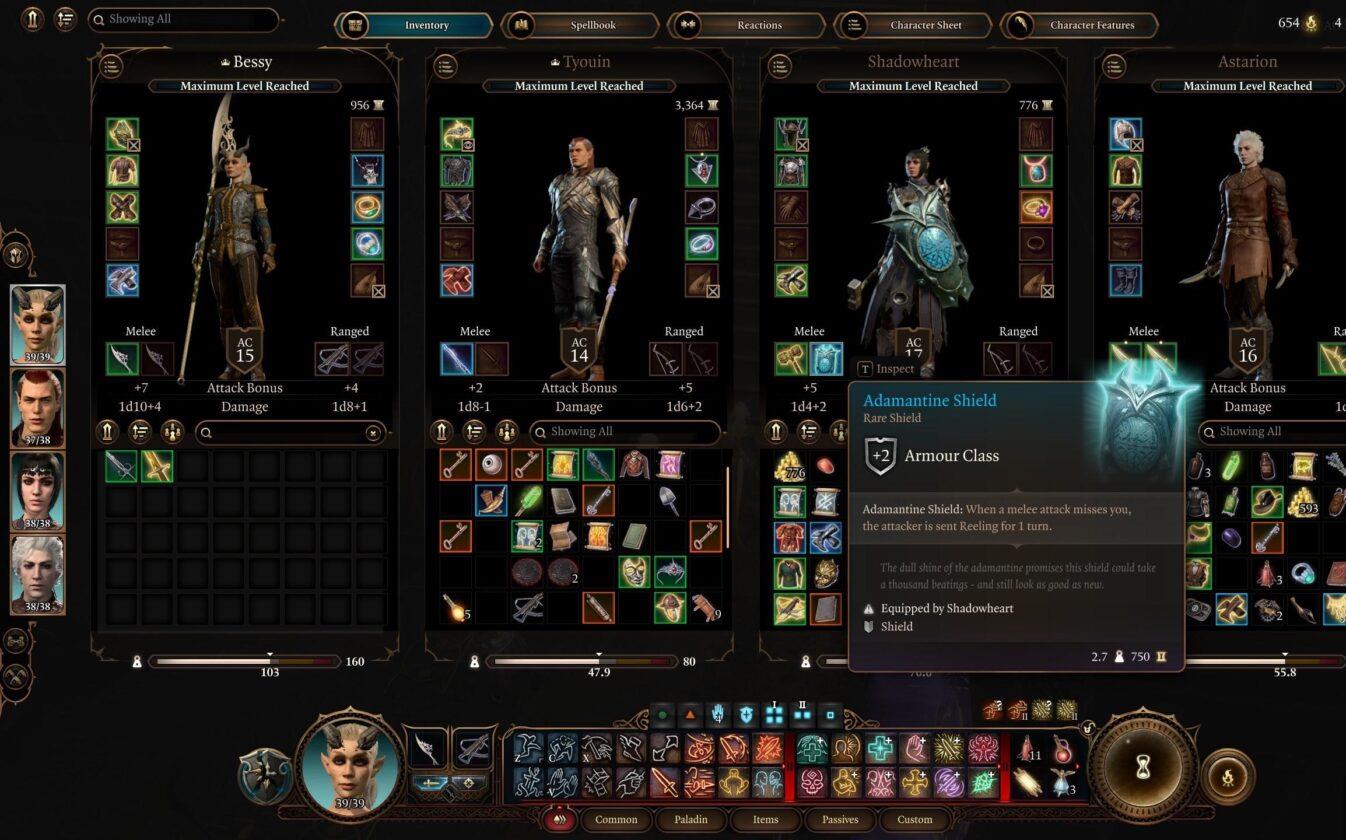Switch hotbar to the Paladin tab

(x=691, y=819)
